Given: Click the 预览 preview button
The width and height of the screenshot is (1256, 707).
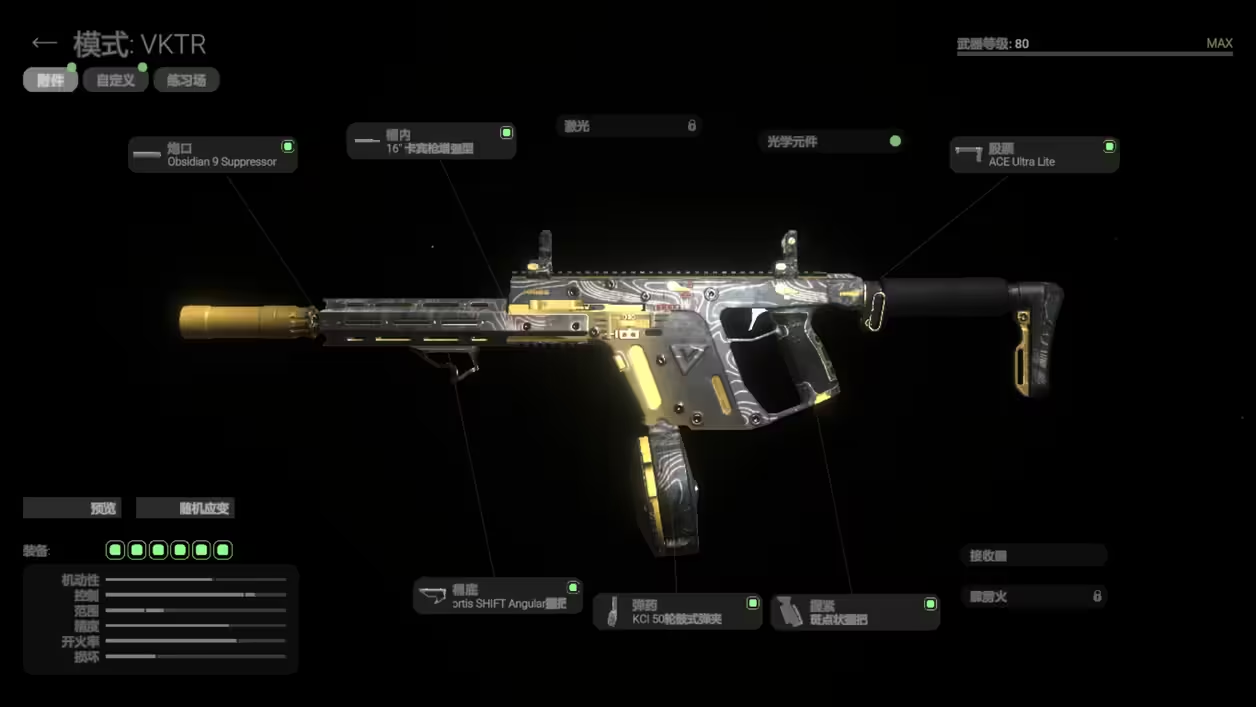Looking at the screenshot, I should [72, 508].
